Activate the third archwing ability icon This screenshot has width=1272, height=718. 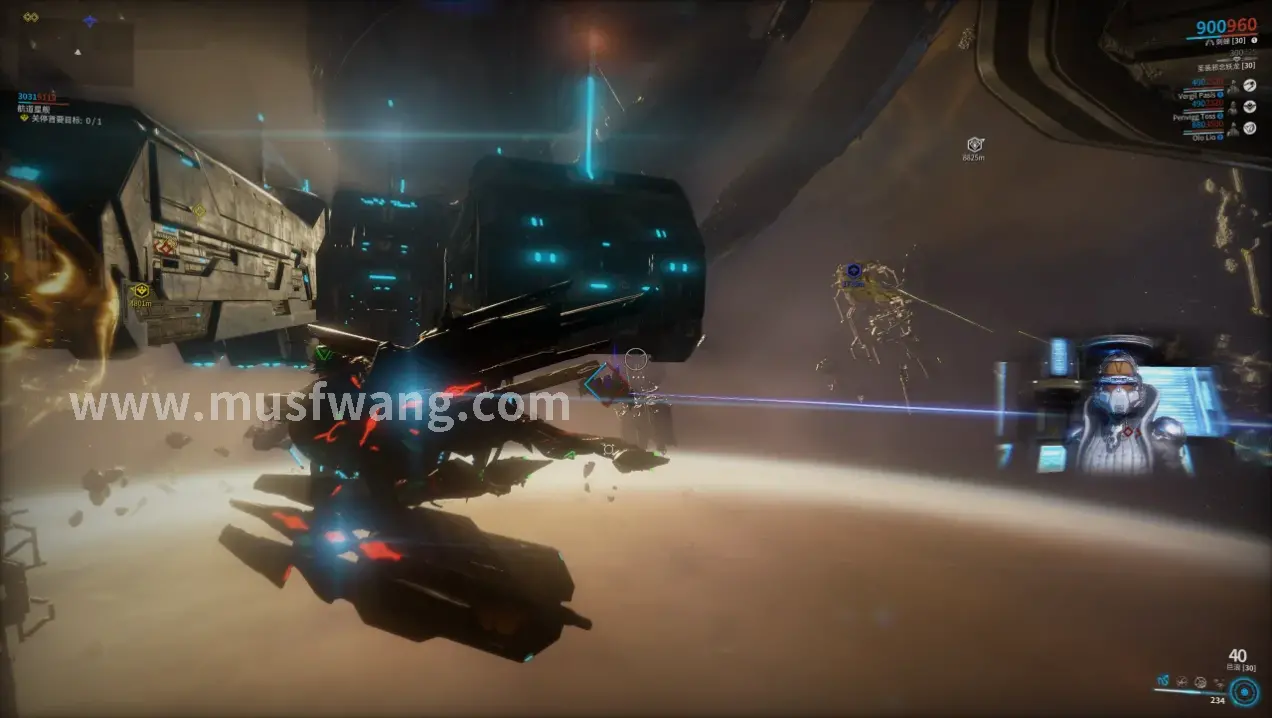pyautogui.click(x=1199, y=682)
